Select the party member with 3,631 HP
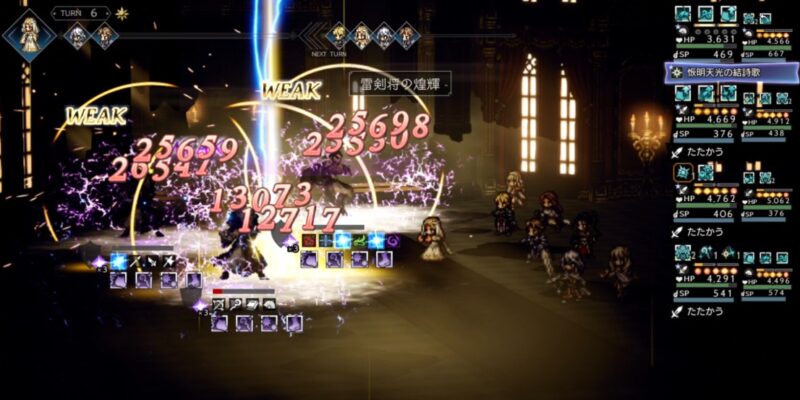800x400 pixels. click(706, 40)
